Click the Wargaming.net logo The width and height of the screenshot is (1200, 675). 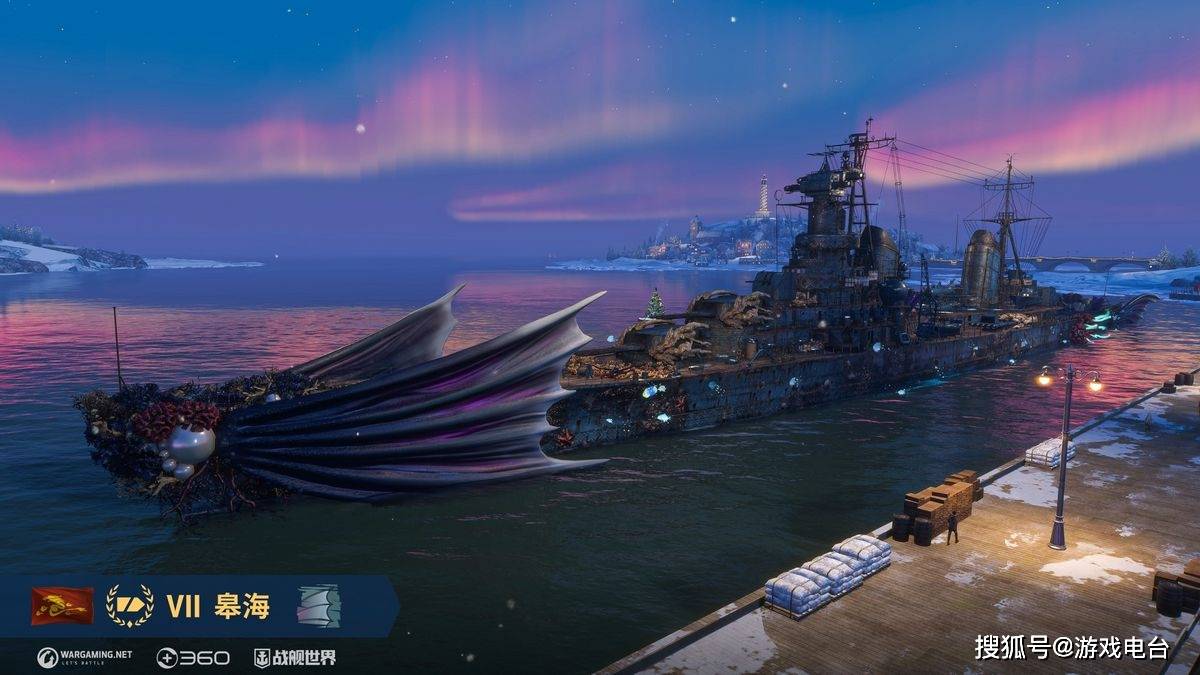[x=84, y=657]
